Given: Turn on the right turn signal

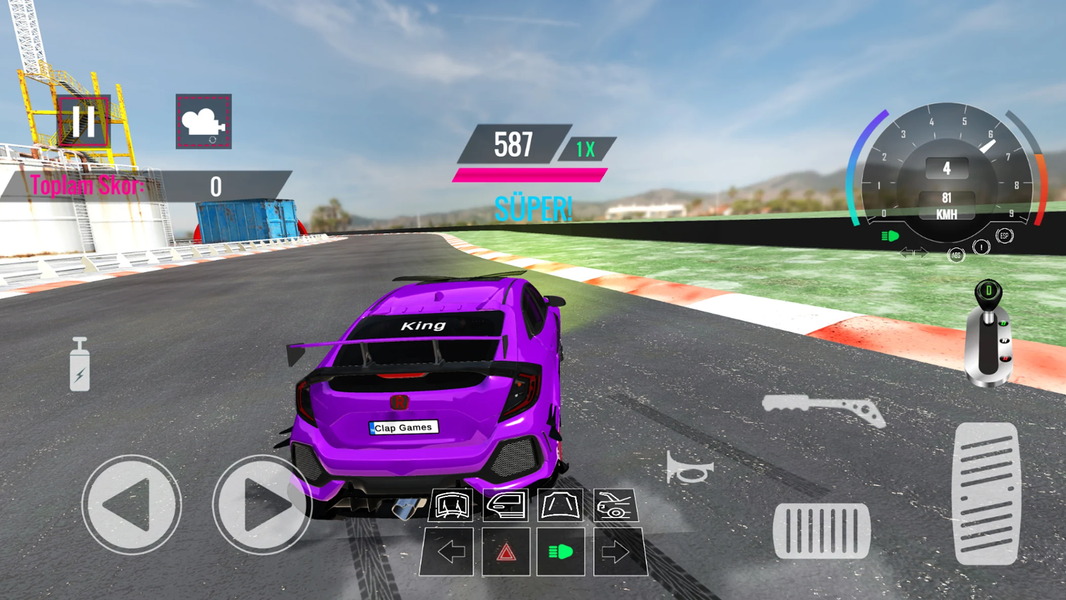Looking at the screenshot, I should 615,552.
